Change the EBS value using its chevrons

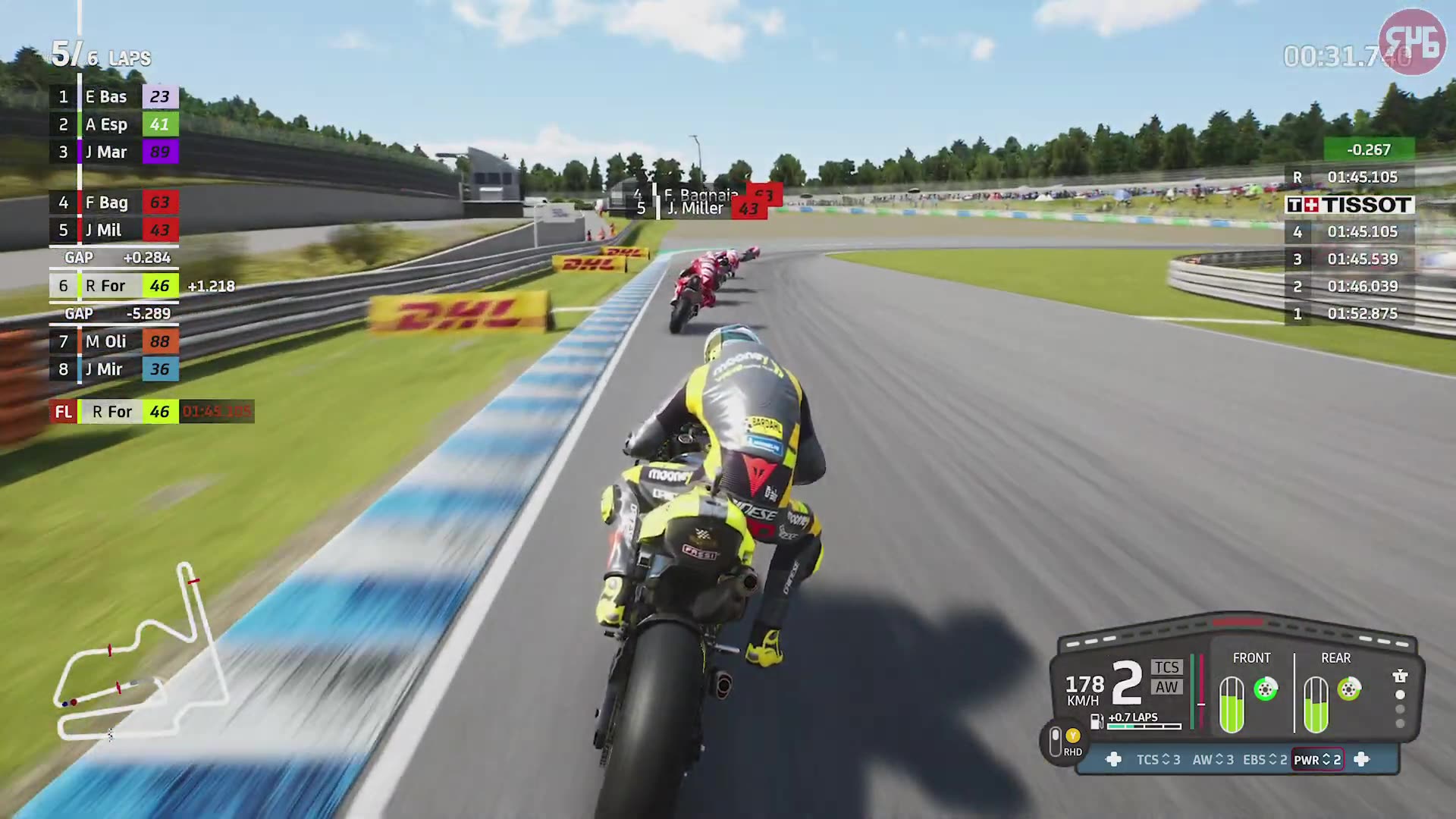[x=1273, y=760]
